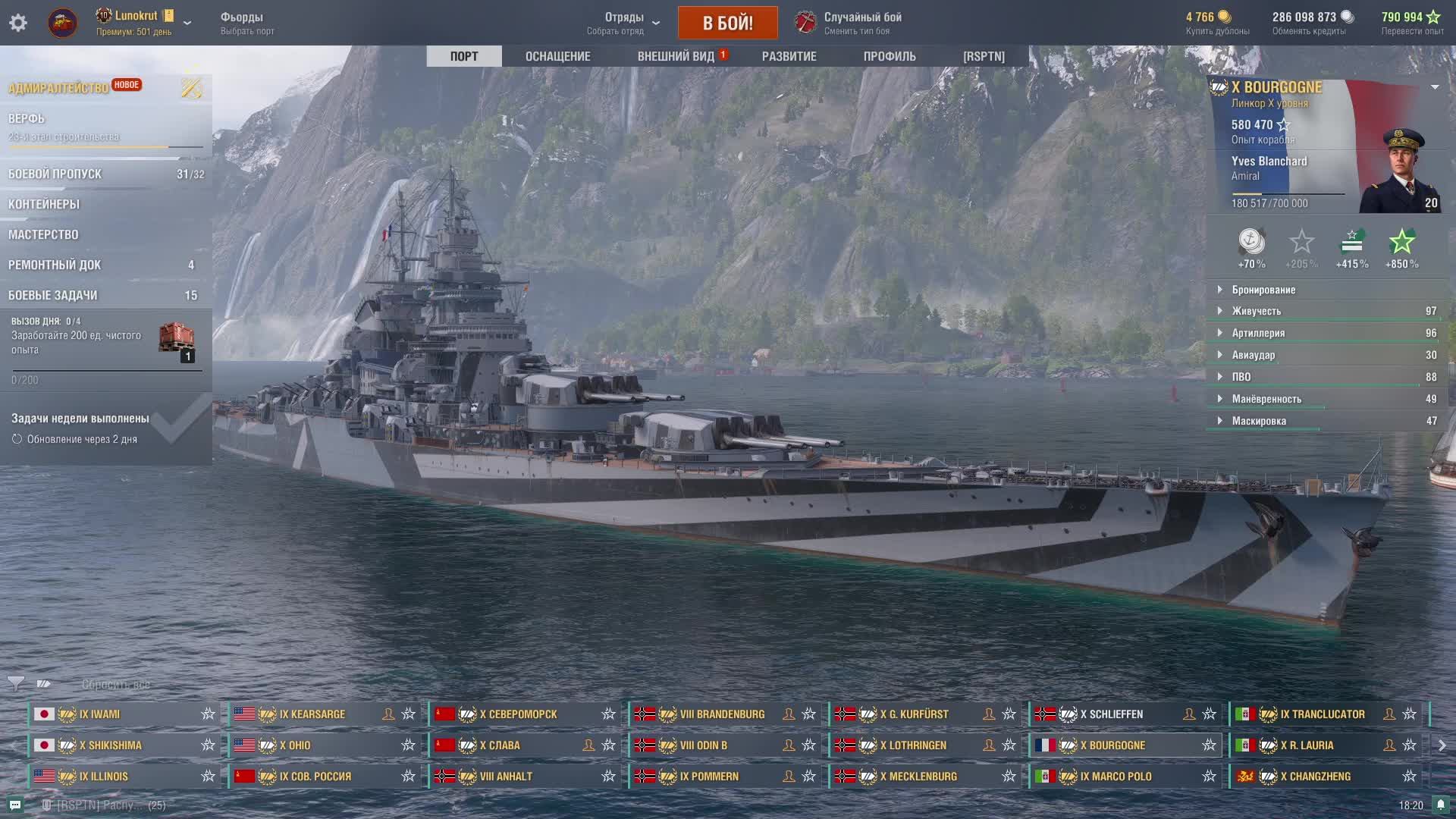1456x819 pixels.
Task: Open the ship carousel filter funnel
Action: click(15, 684)
